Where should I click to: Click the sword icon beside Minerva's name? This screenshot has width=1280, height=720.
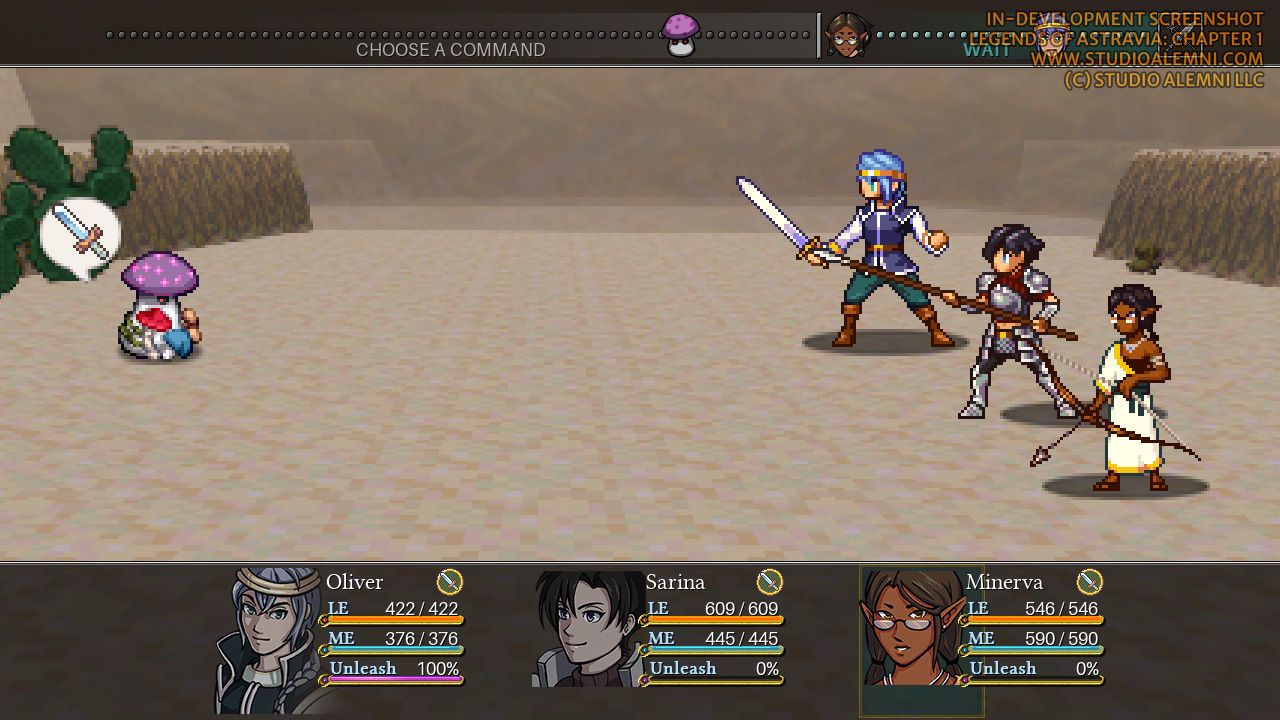tap(1089, 582)
